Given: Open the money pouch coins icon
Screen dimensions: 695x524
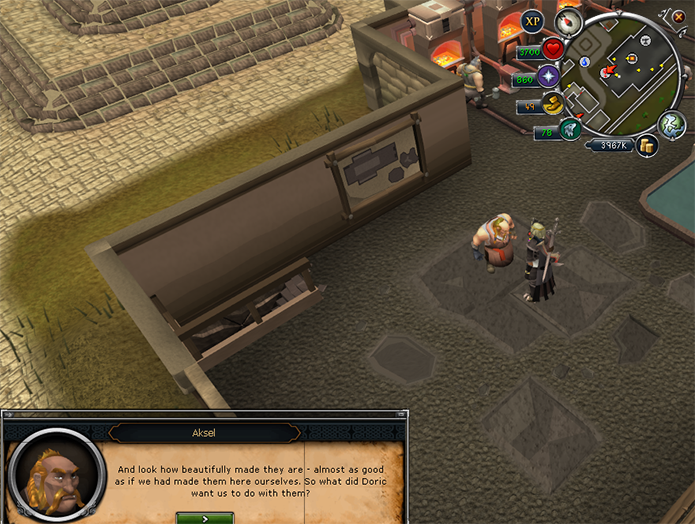Looking at the screenshot, I should coord(646,146).
